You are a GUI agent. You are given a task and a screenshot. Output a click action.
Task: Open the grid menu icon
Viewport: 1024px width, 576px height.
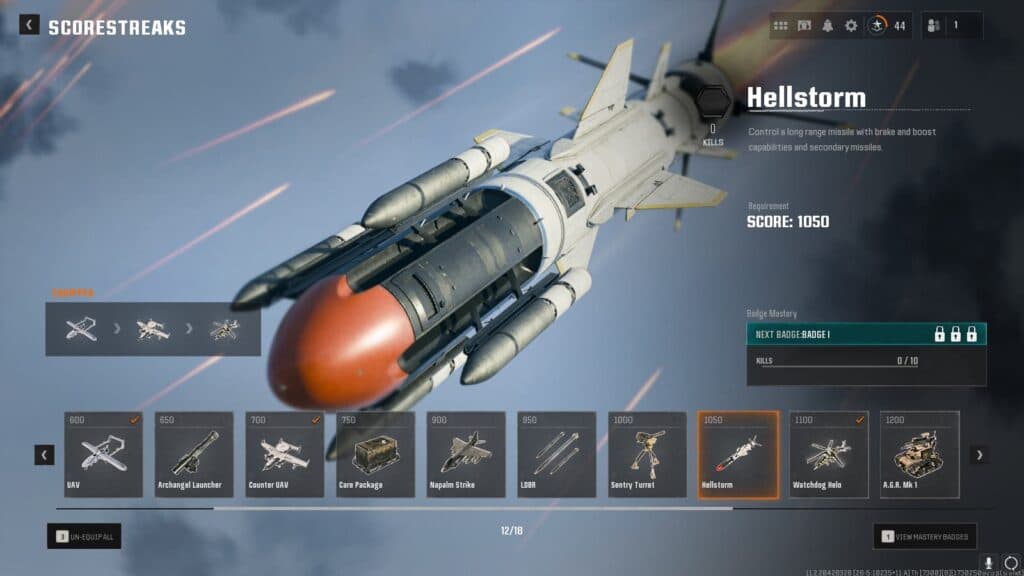(x=781, y=26)
